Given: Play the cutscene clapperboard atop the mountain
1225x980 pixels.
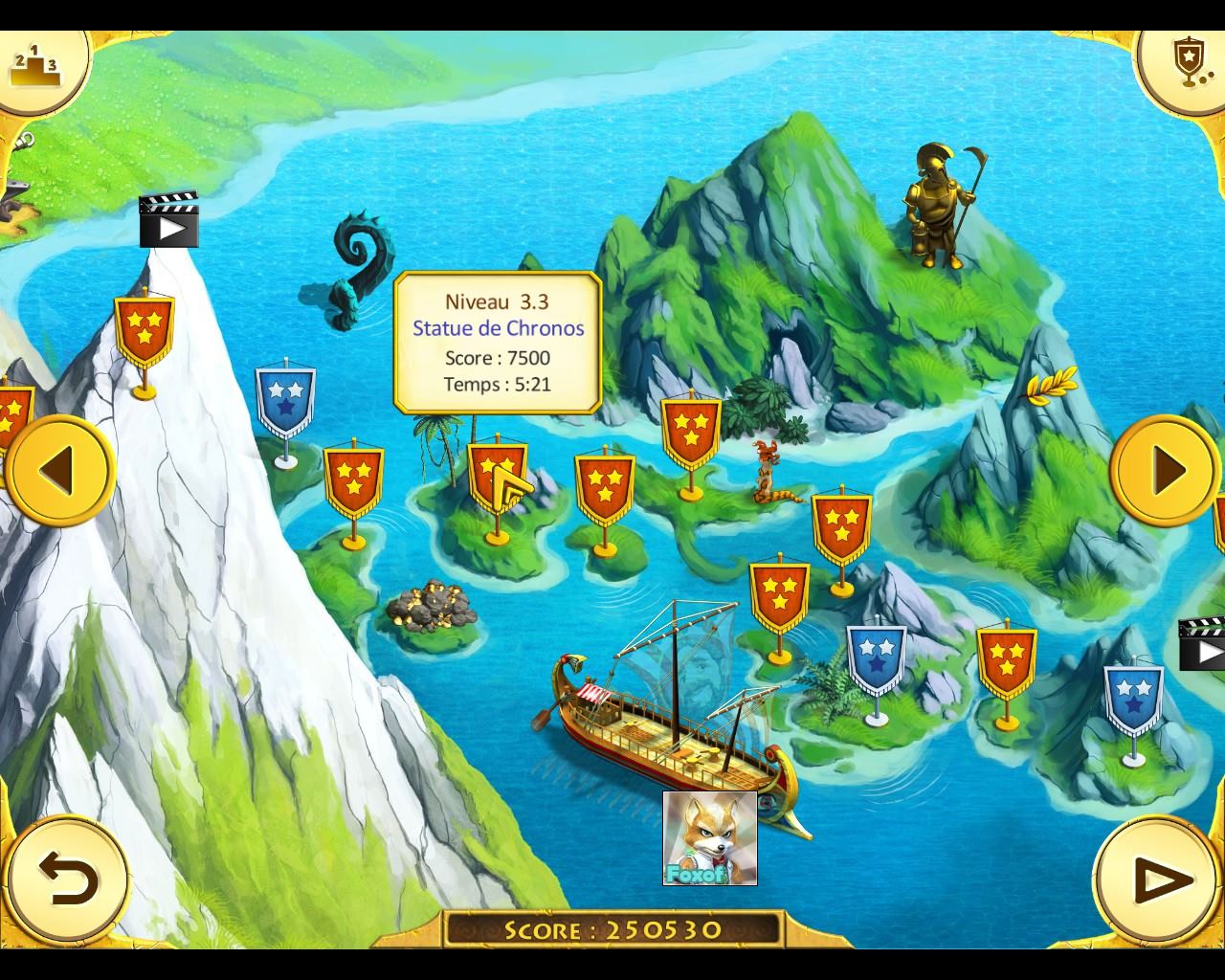Looking at the screenshot, I should click(x=168, y=219).
